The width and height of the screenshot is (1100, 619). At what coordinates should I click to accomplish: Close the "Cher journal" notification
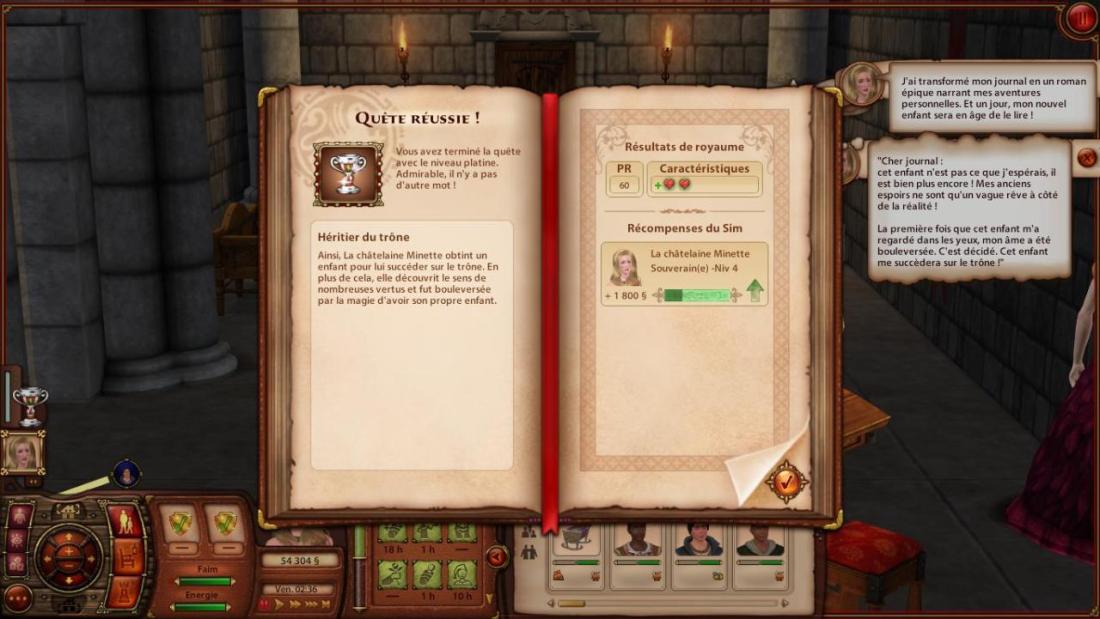1086,157
